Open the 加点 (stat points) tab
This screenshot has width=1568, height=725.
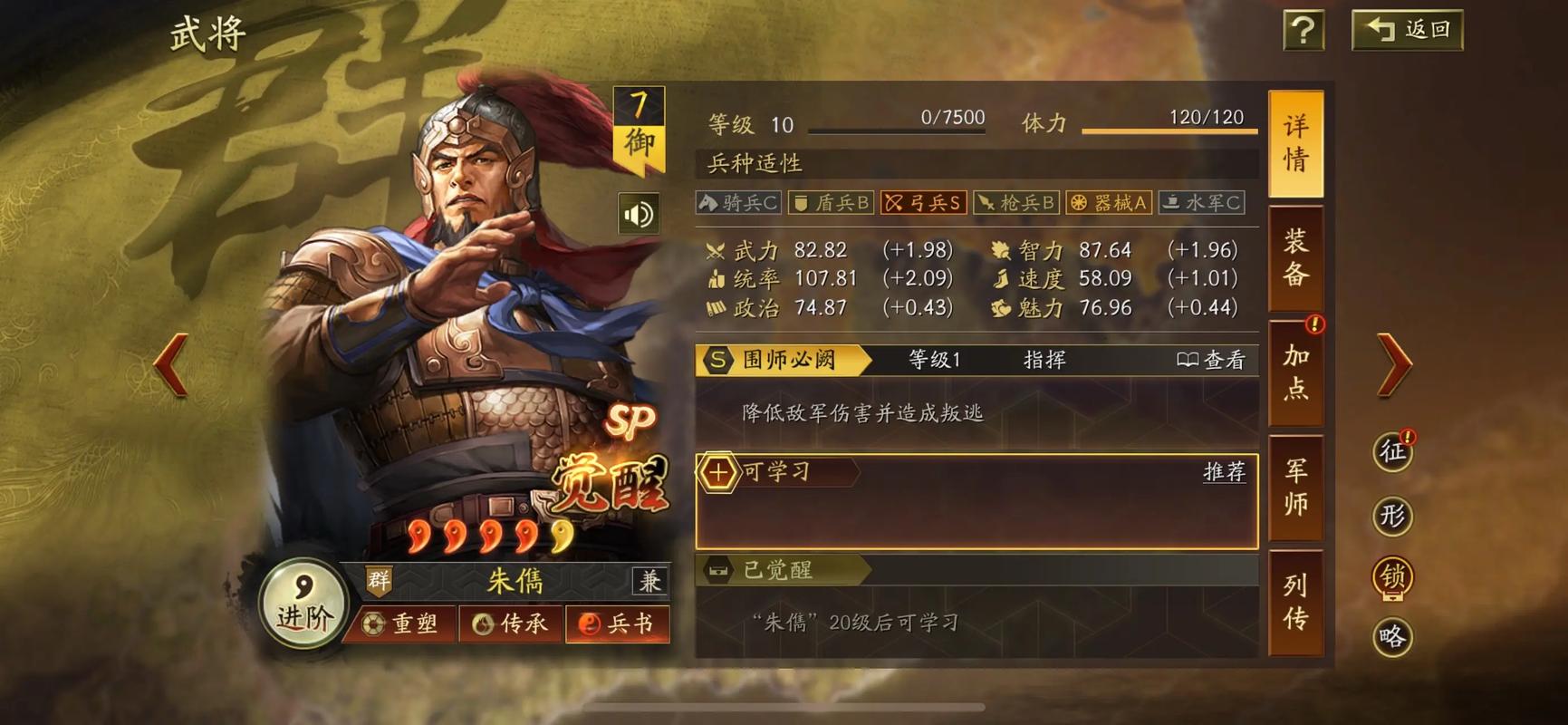[x=1295, y=372]
